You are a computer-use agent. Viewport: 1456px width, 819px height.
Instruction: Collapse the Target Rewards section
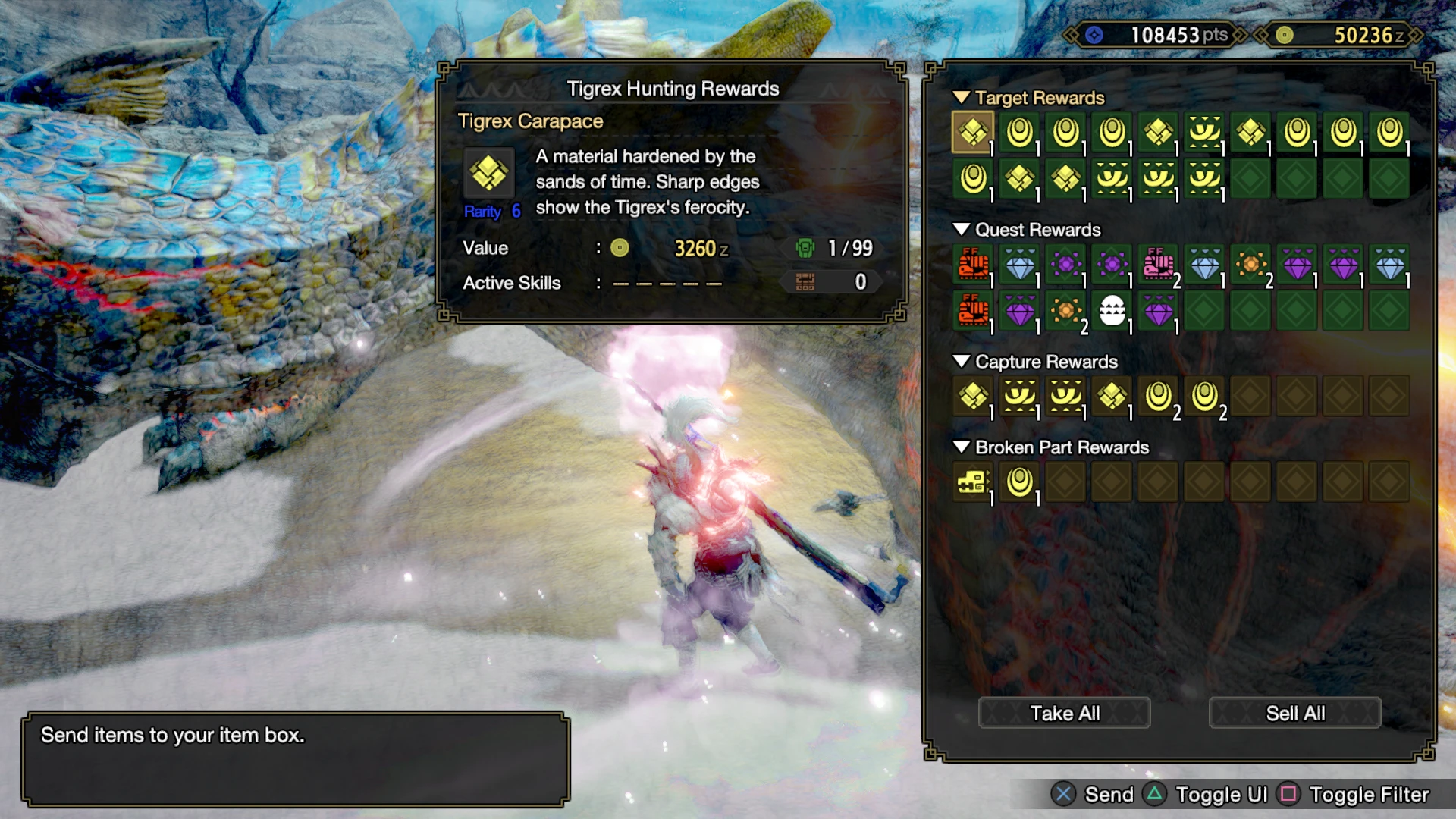(962, 98)
